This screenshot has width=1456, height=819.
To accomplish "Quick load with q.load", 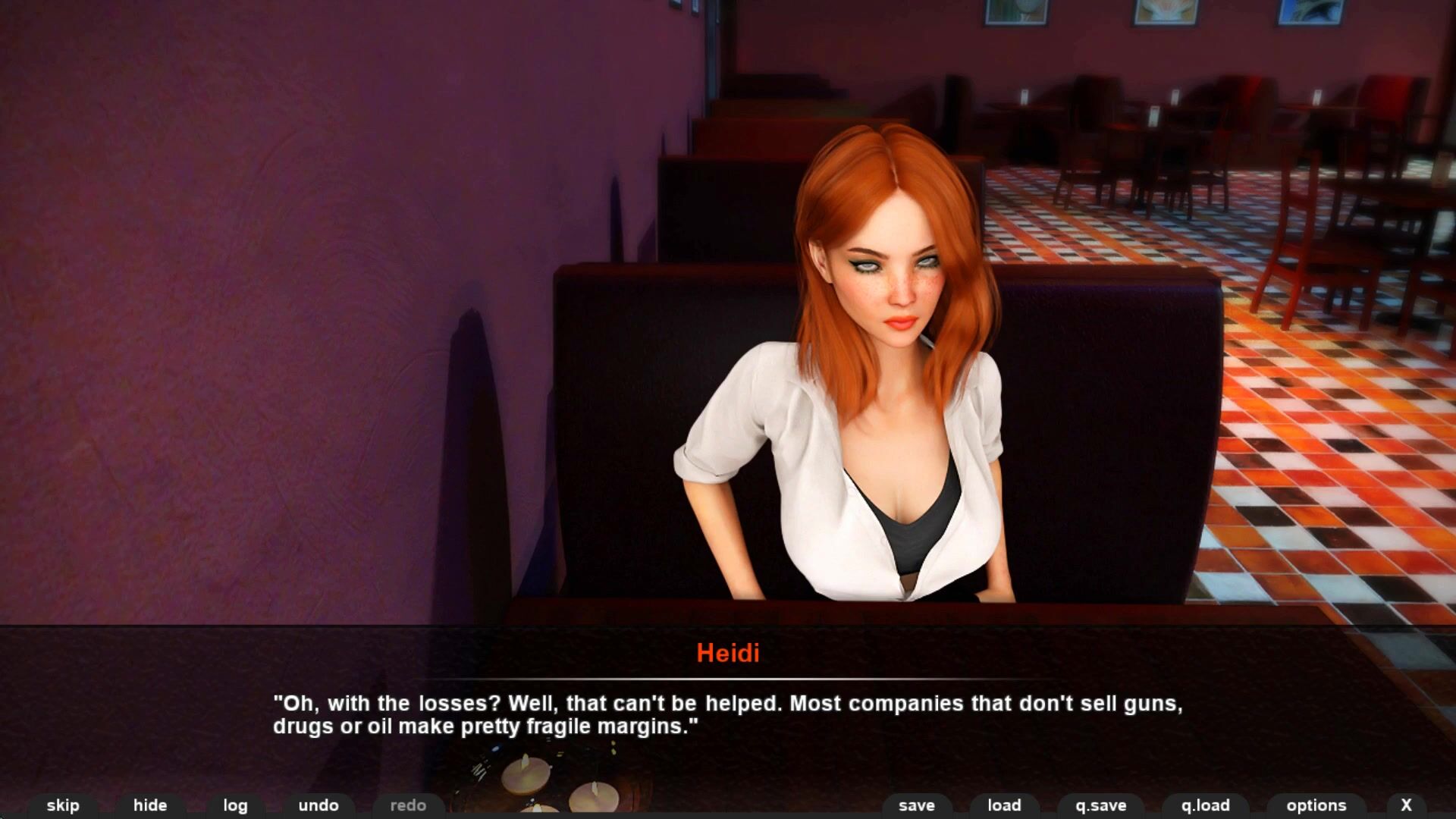I will click(x=1205, y=805).
